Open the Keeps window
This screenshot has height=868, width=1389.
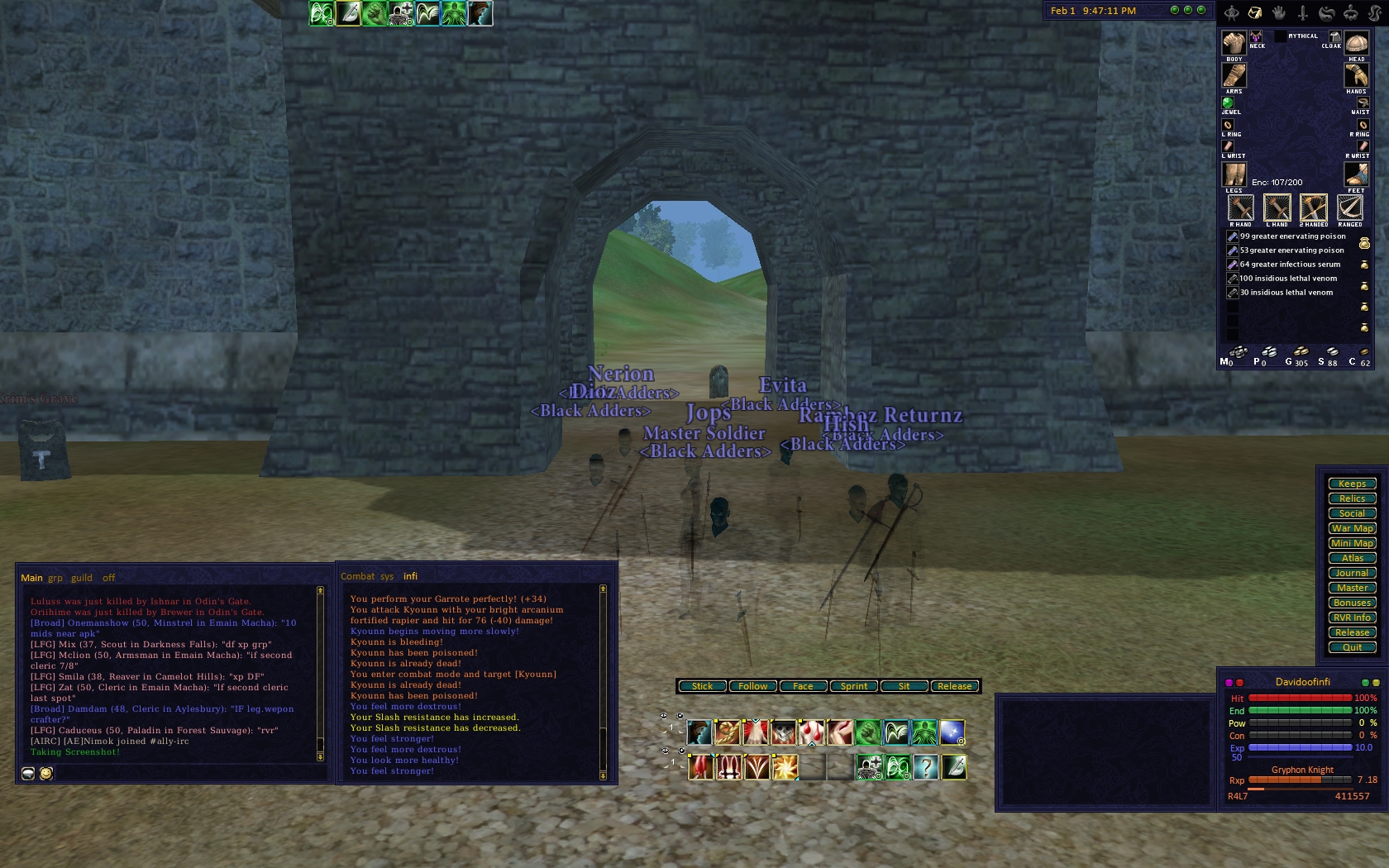pyautogui.click(x=1352, y=484)
